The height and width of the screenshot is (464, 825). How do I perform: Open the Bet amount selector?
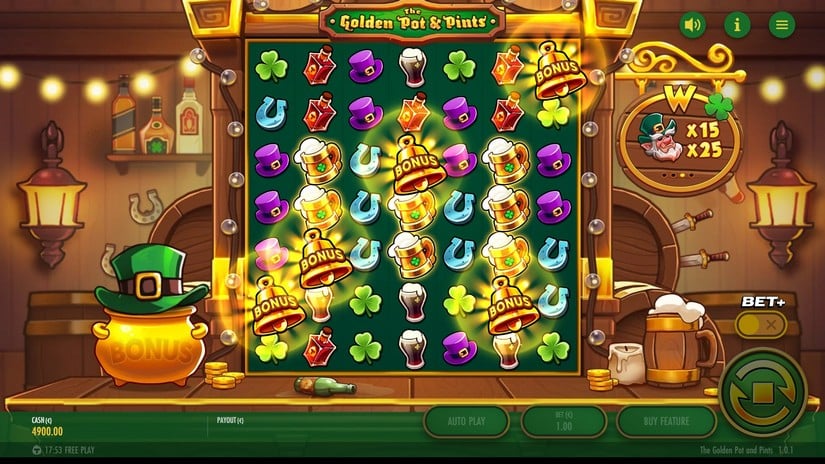click(564, 421)
